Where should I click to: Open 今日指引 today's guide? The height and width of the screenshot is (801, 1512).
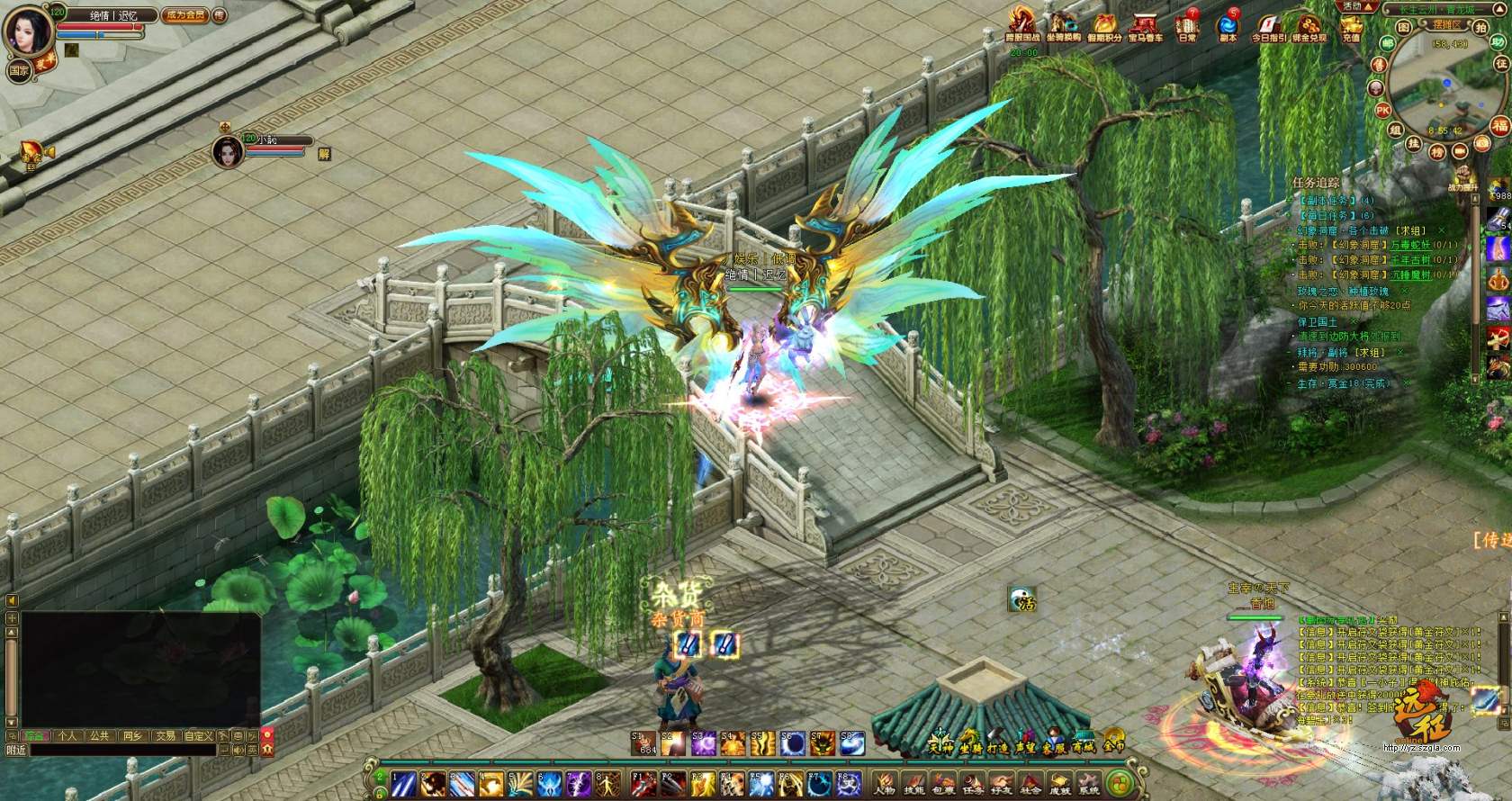click(1269, 27)
